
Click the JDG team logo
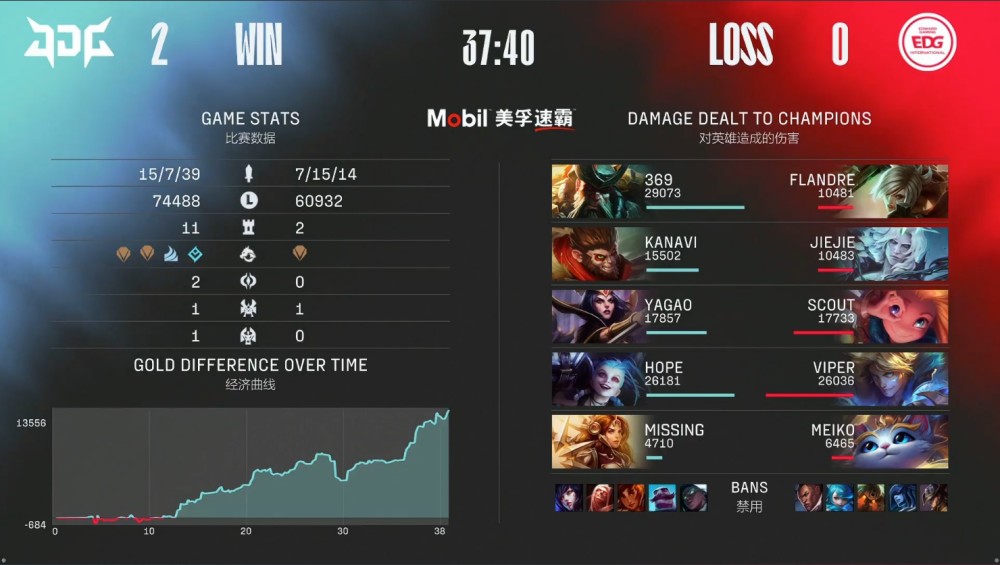[69, 44]
